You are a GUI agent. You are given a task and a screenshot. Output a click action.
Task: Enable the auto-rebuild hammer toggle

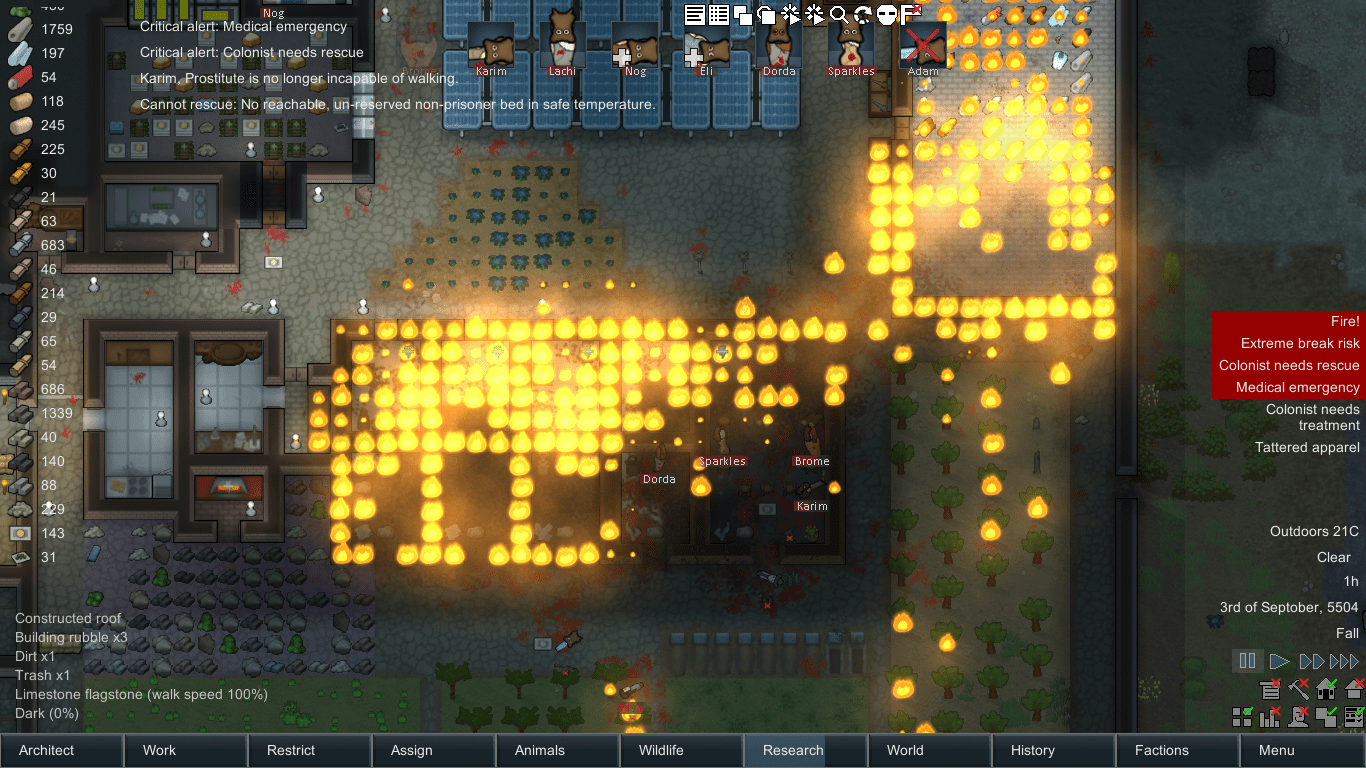pyautogui.click(x=1298, y=690)
